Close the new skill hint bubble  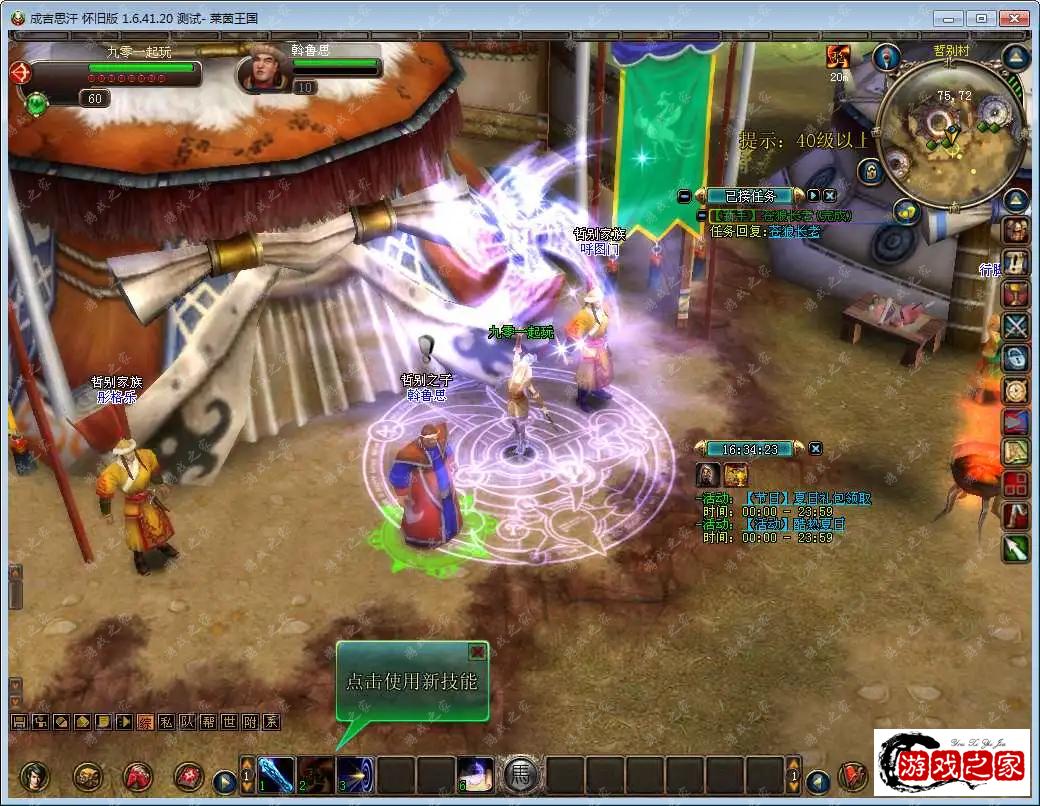477,652
